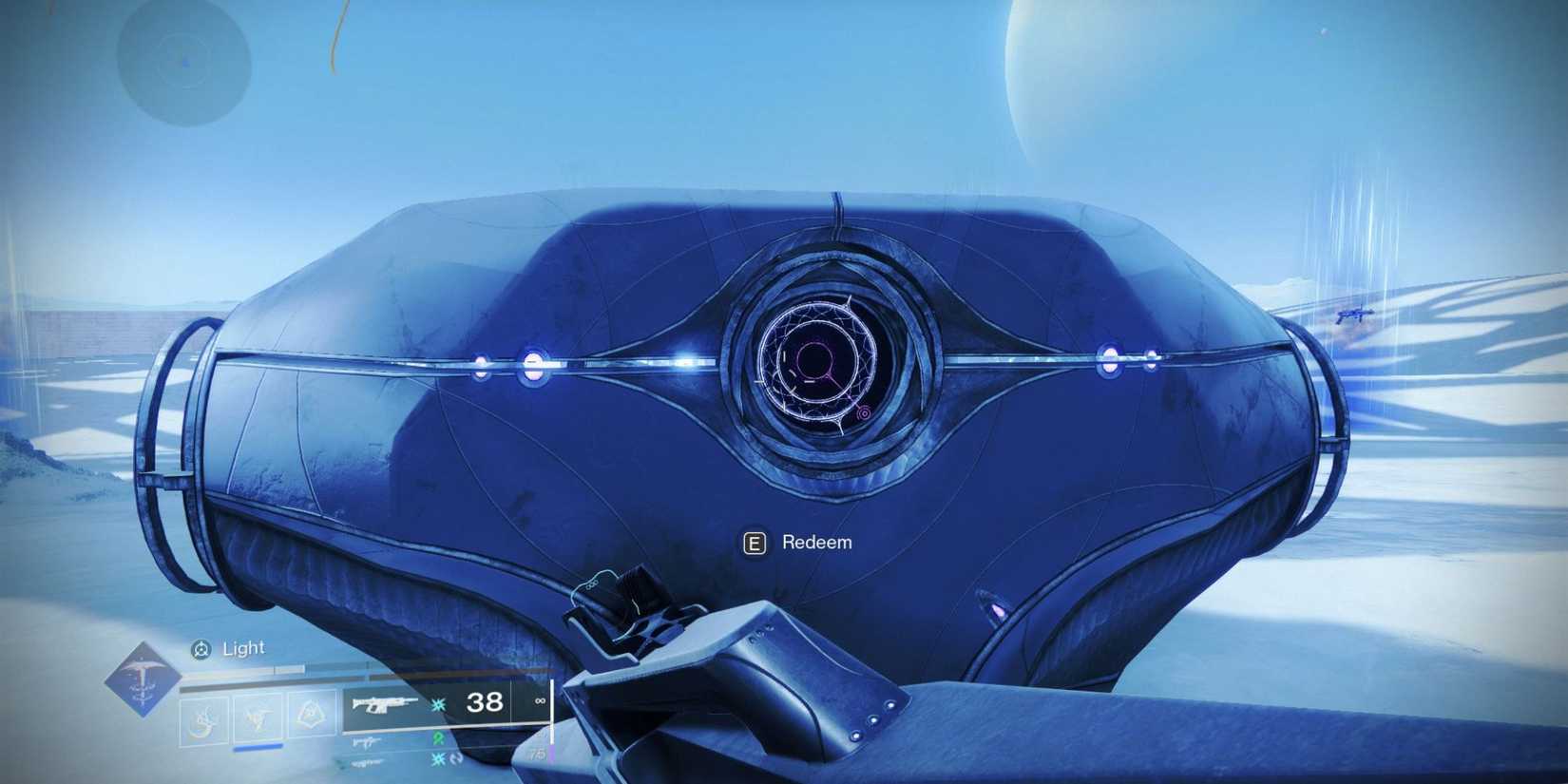Click the teal stasis ammo icon beside 38

click(x=436, y=704)
